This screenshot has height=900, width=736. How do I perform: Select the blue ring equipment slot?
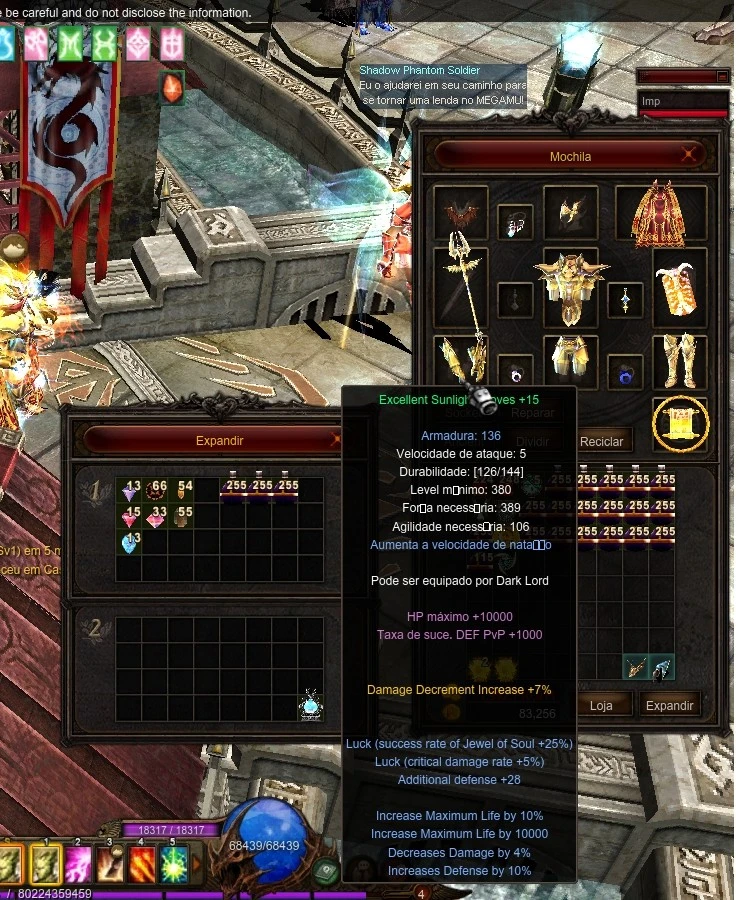(626, 374)
